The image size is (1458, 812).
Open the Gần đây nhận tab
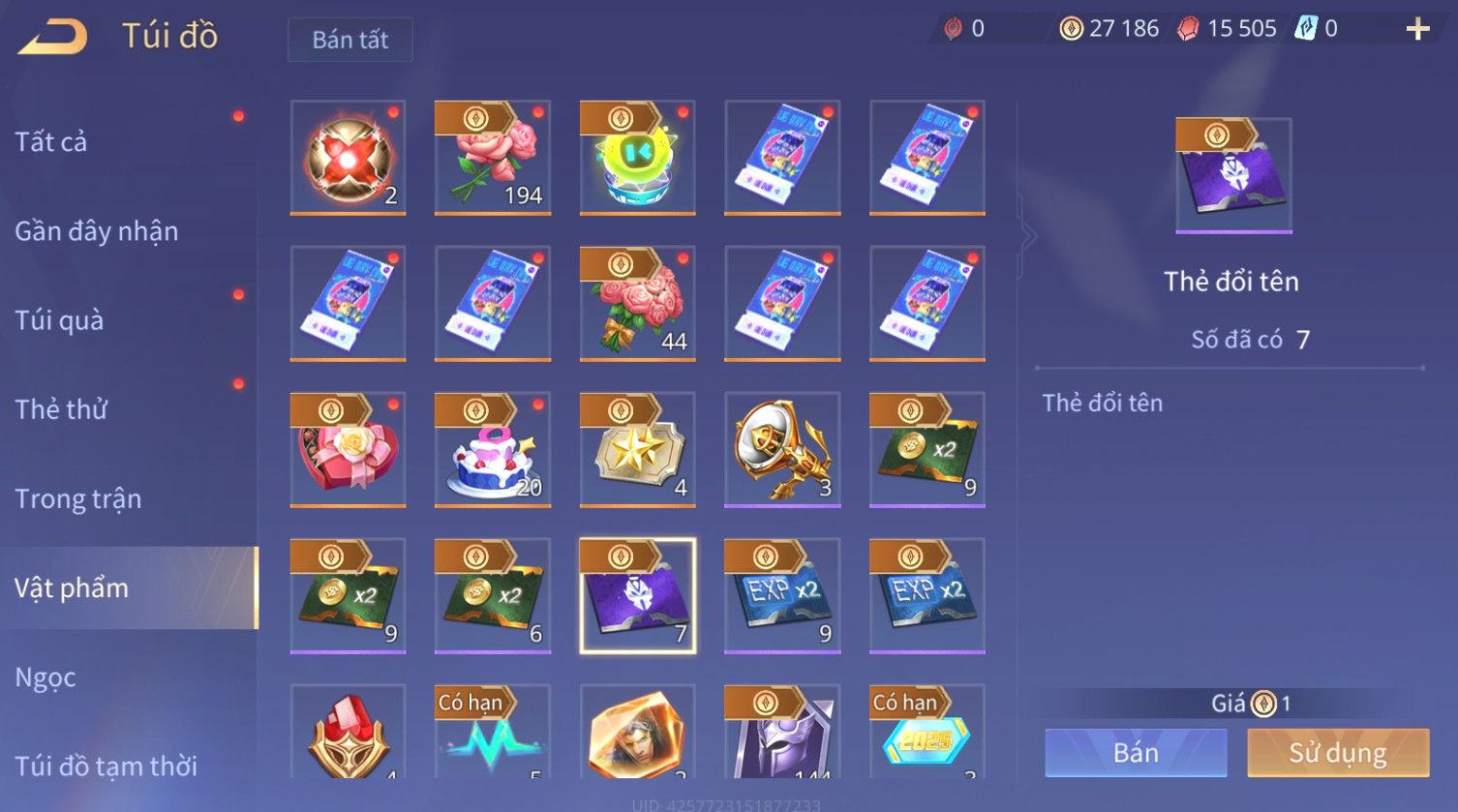pyautogui.click(x=97, y=231)
